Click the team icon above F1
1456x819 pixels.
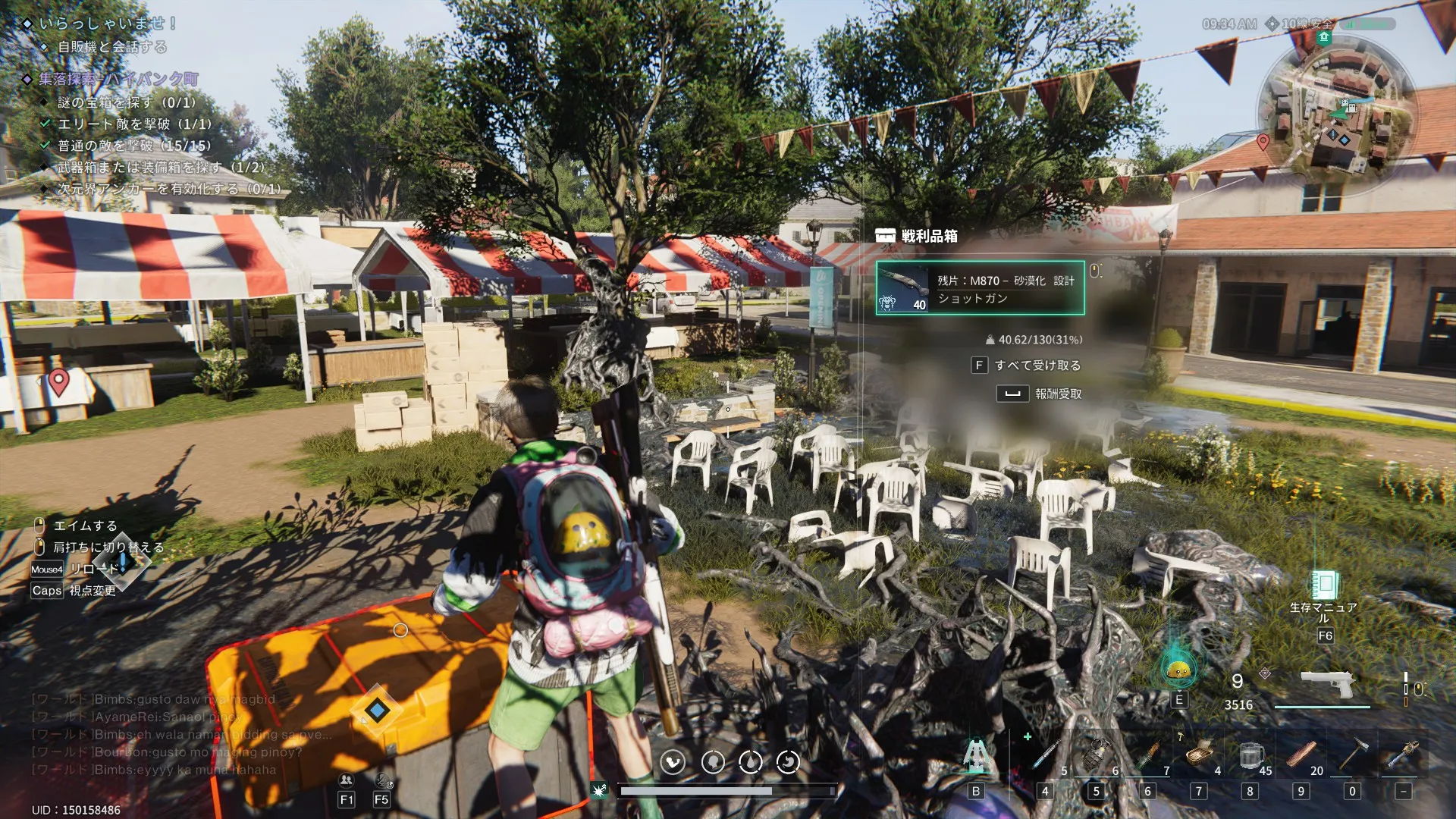pyautogui.click(x=347, y=780)
